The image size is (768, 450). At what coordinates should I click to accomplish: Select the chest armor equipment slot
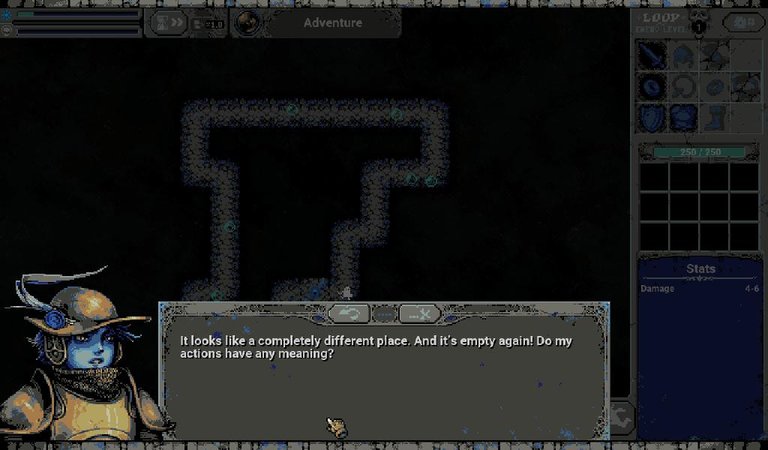coord(683,117)
